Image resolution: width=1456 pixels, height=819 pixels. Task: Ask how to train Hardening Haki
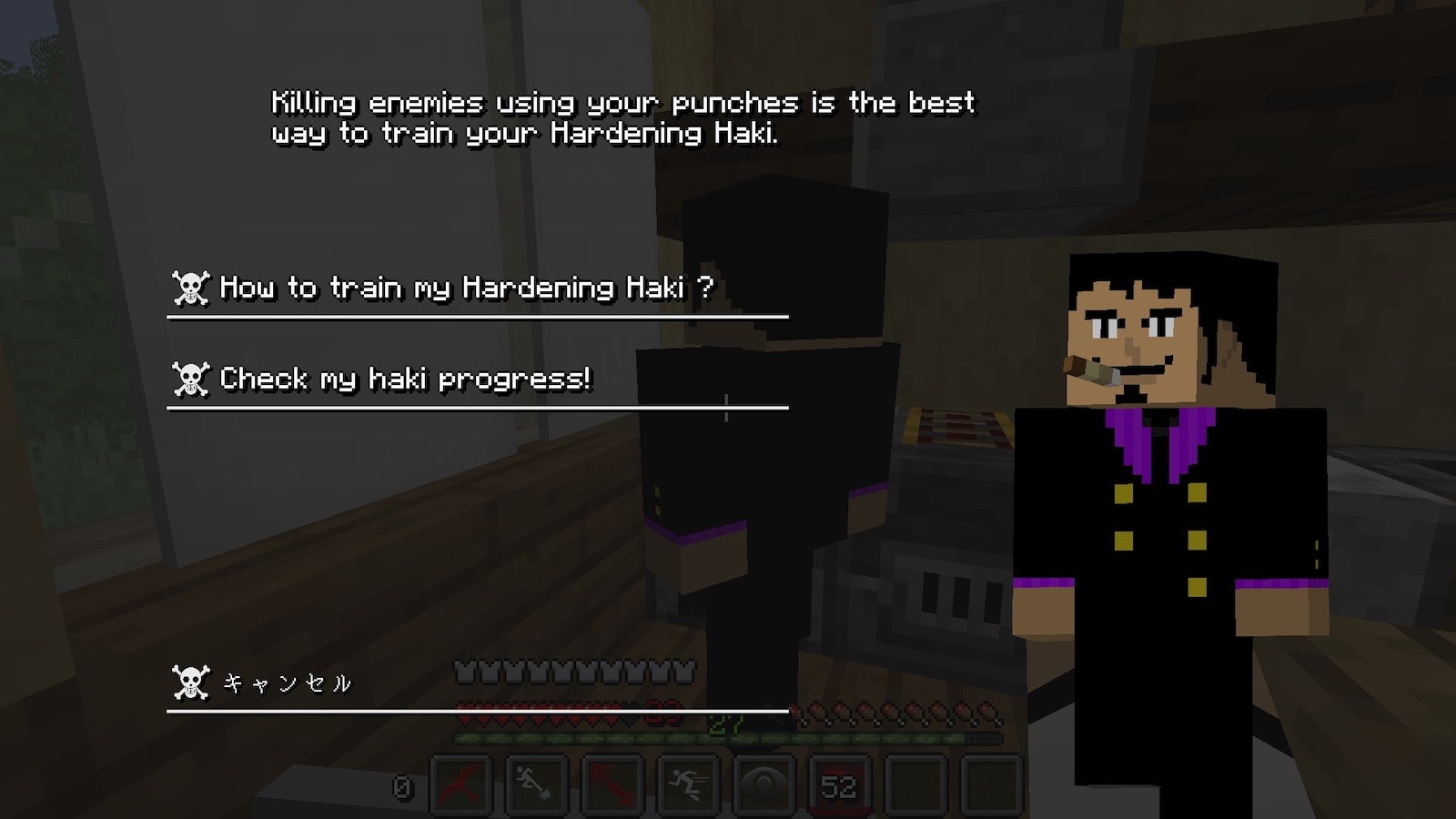click(x=466, y=288)
